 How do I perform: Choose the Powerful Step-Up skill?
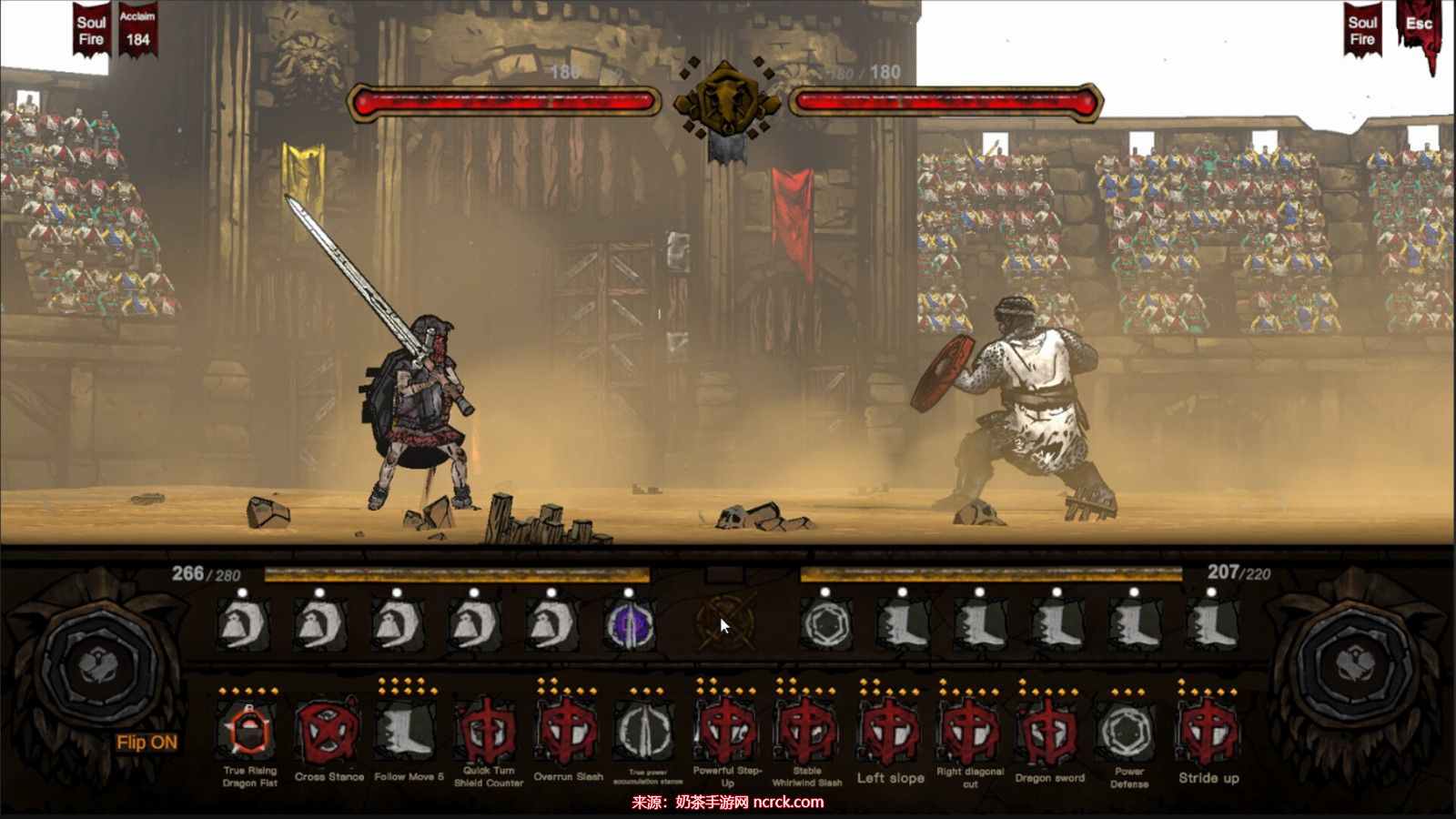[726, 733]
